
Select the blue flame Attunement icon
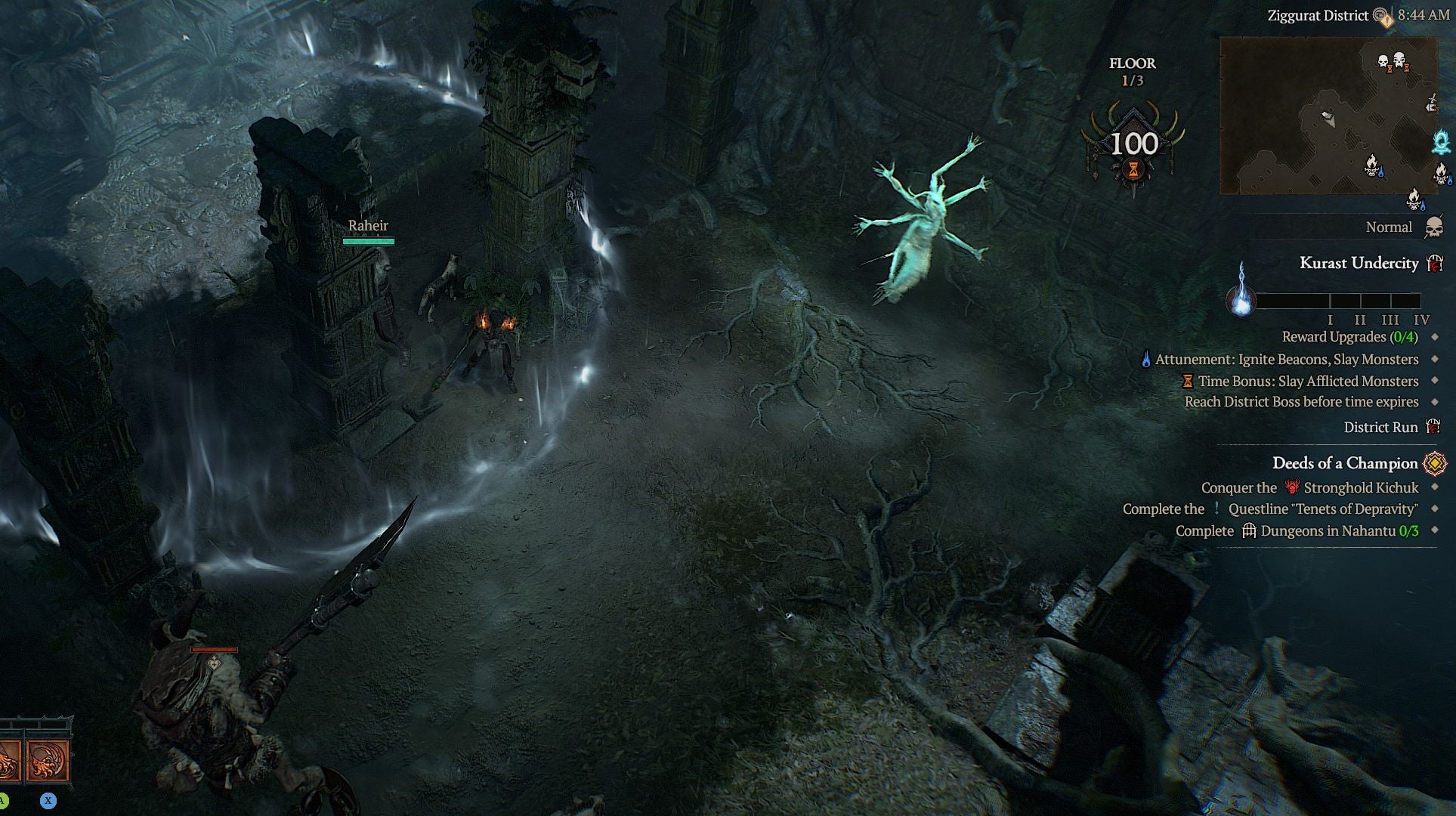click(x=1145, y=360)
